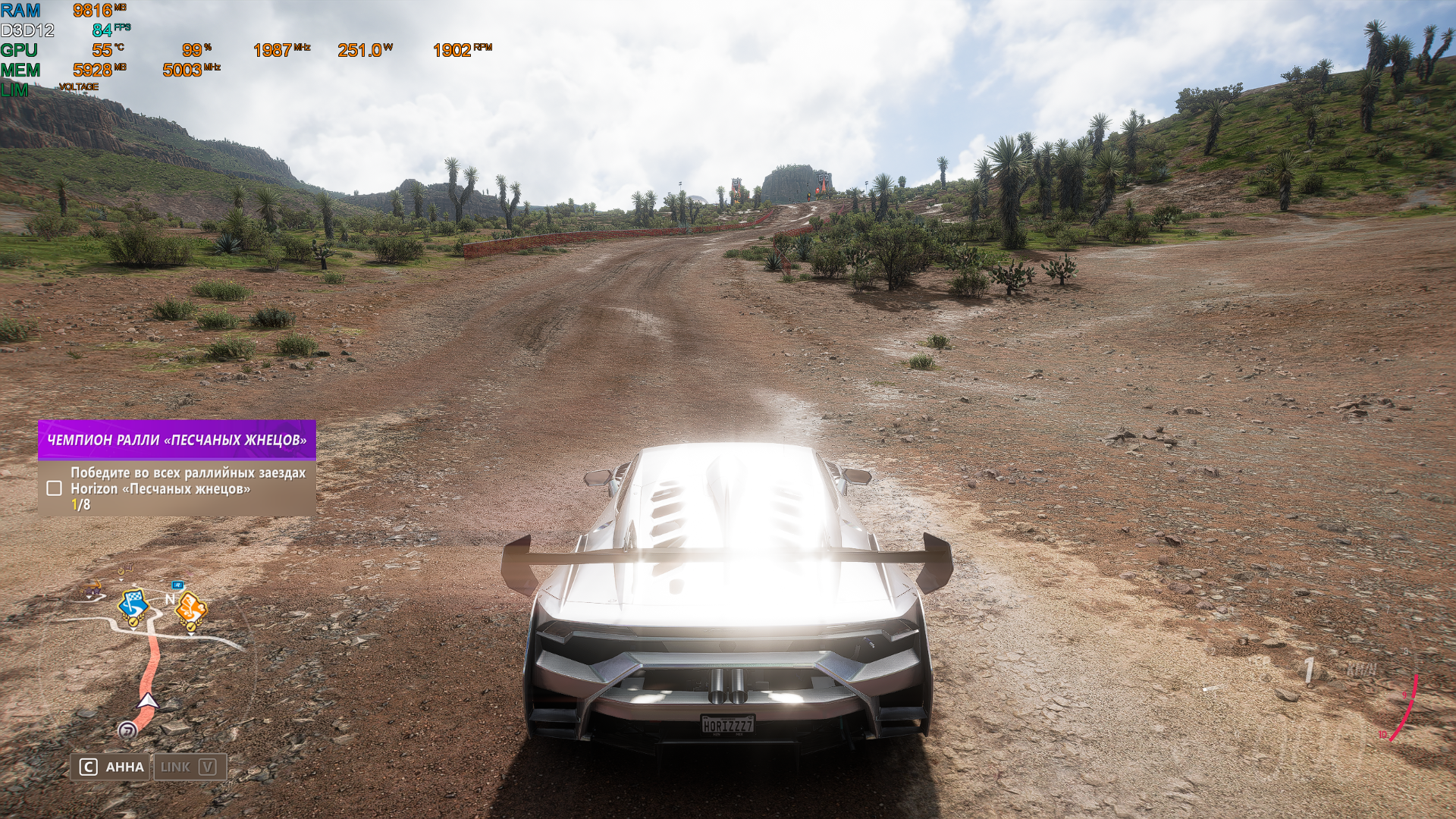The width and height of the screenshot is (1456, 819).
Task: Open the LINK chat button
Action: coord(190,767)
